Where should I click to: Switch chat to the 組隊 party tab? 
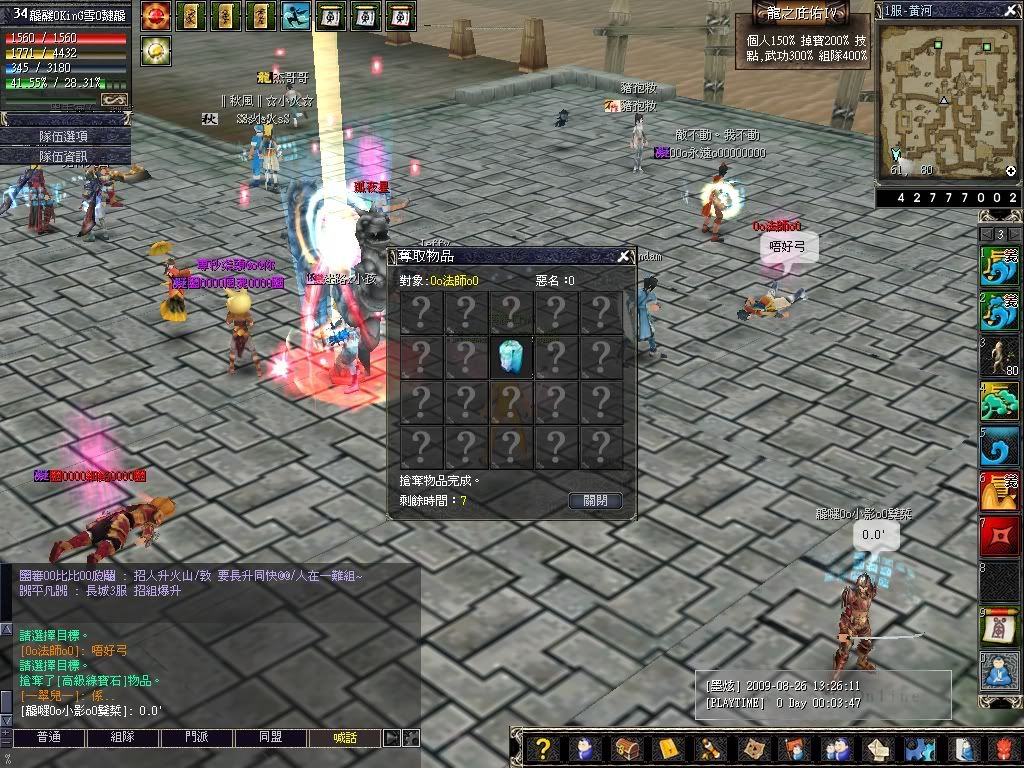(123, 738)
